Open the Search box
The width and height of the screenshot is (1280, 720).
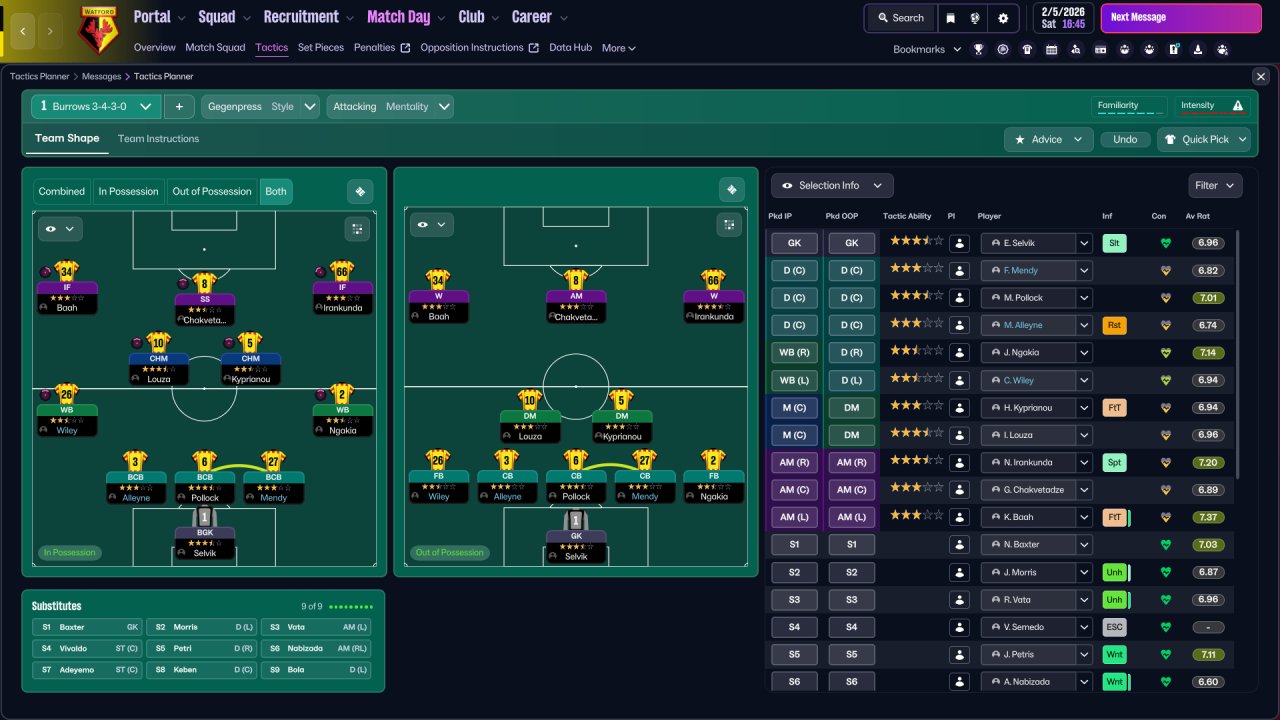pos(900,18)
